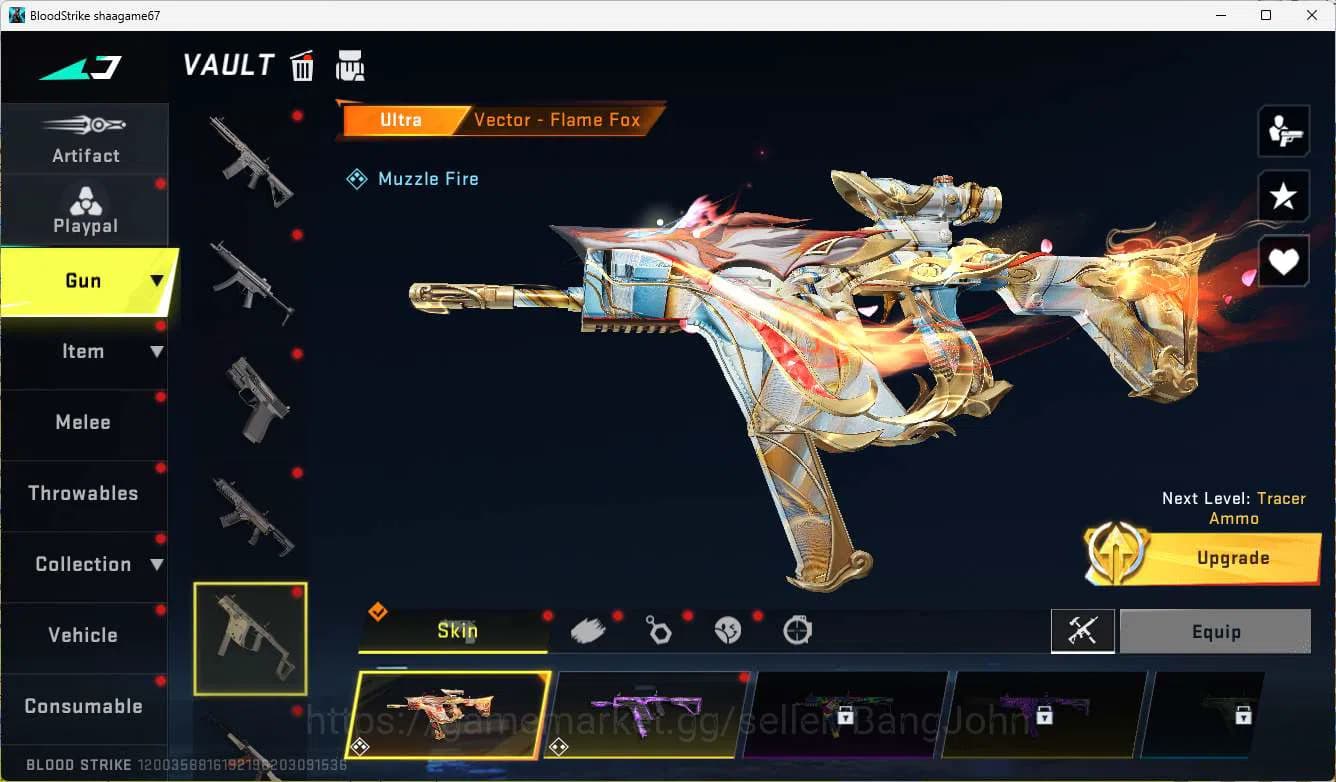
Task: Click the recycle machine icon beside trash
Action: click(x=351, y=64)
